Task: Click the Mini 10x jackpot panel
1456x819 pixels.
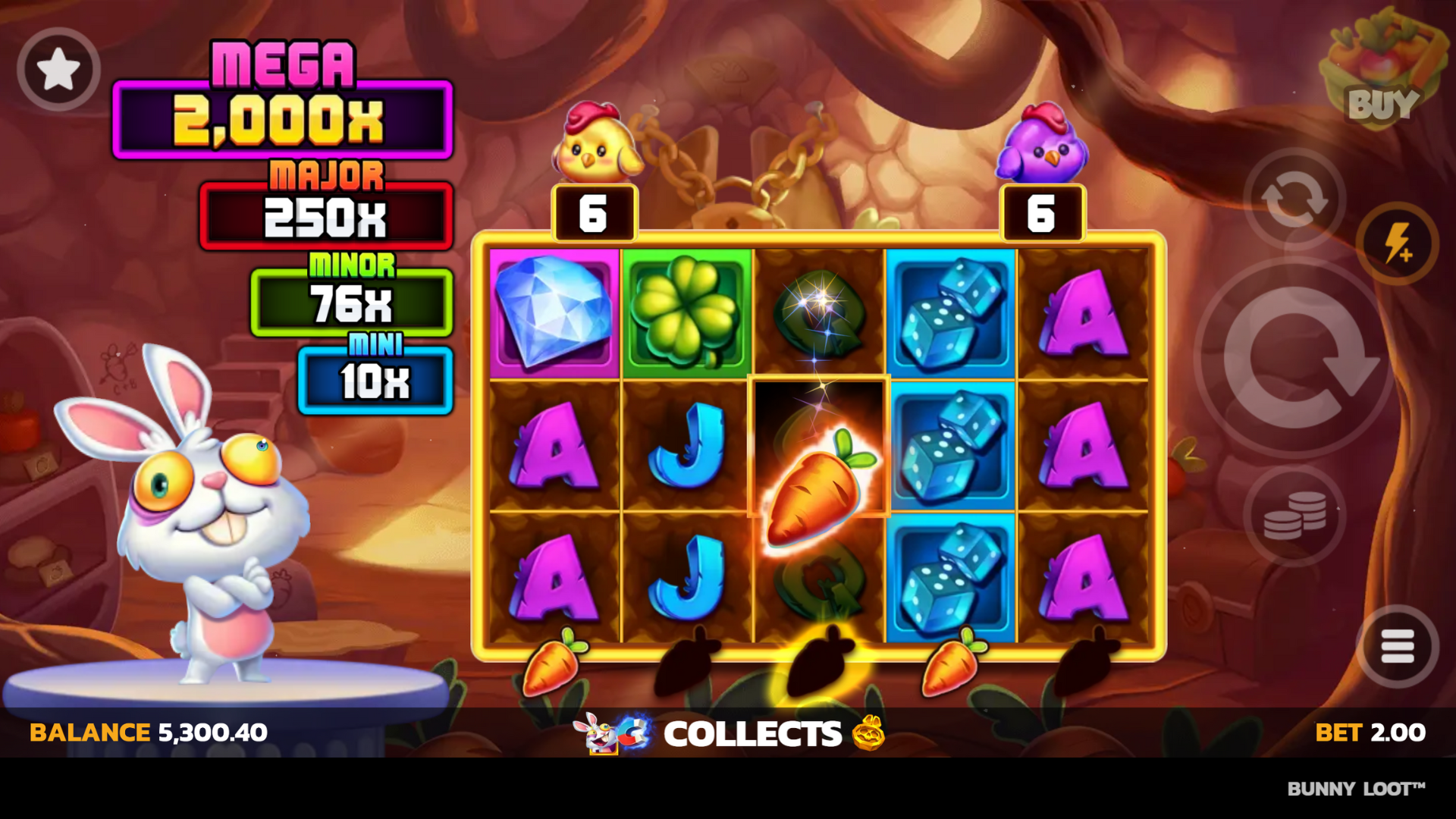Action: (x=375, y=379)
